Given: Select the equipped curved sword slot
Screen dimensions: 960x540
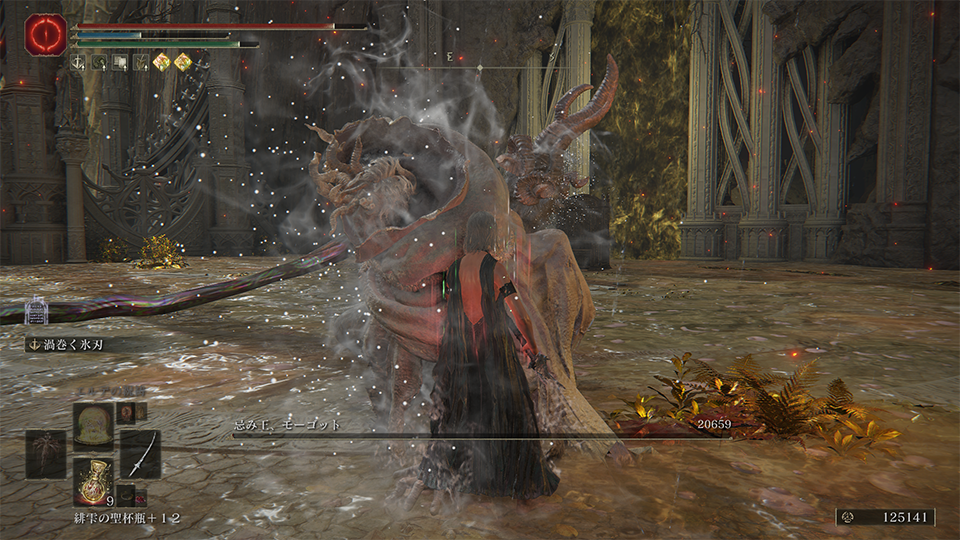Looking at the screenshot, I should 140,454.
